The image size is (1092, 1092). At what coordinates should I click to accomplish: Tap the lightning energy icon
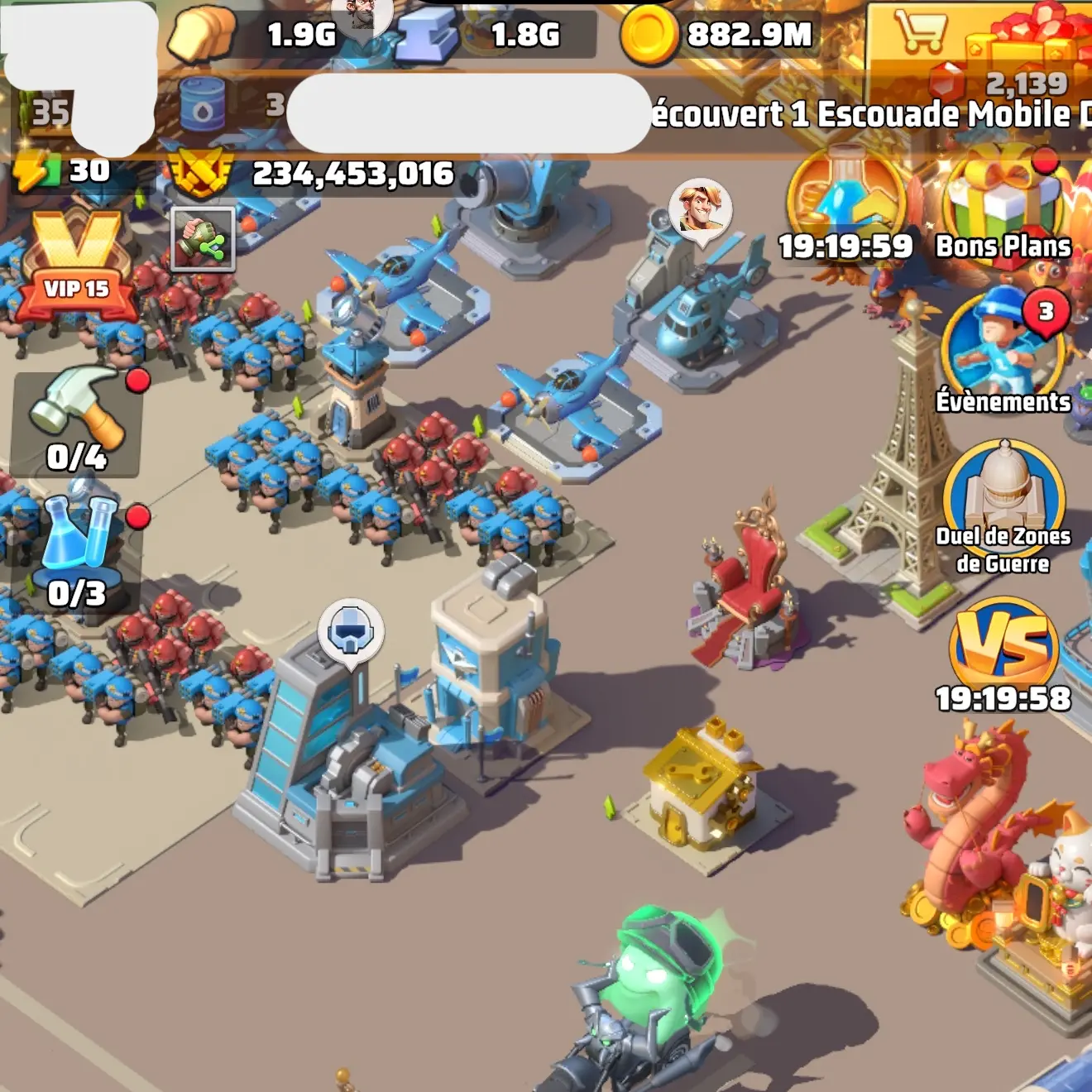[36, 172]
